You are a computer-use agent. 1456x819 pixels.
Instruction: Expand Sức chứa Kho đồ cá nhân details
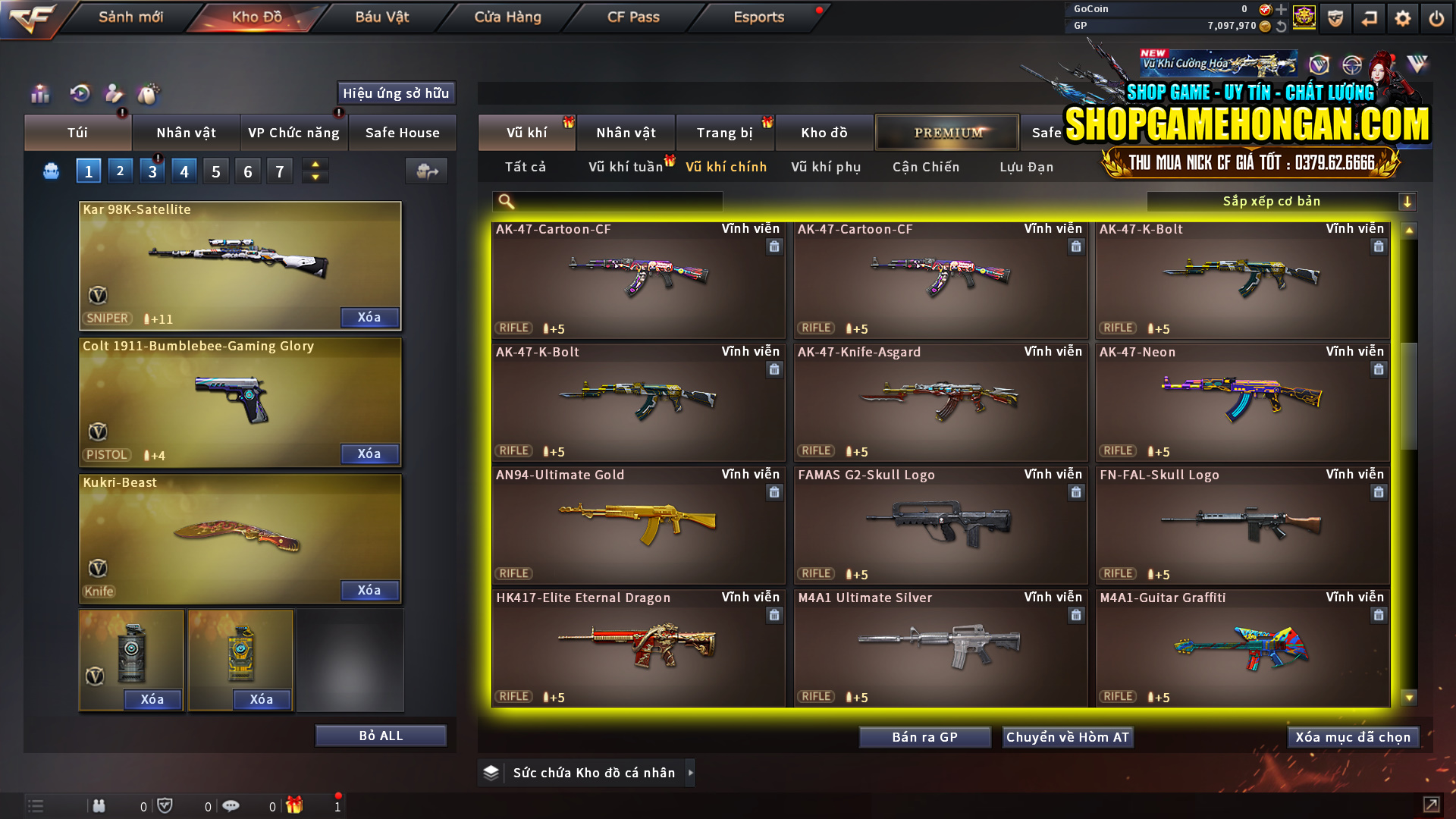pos(691,772)
